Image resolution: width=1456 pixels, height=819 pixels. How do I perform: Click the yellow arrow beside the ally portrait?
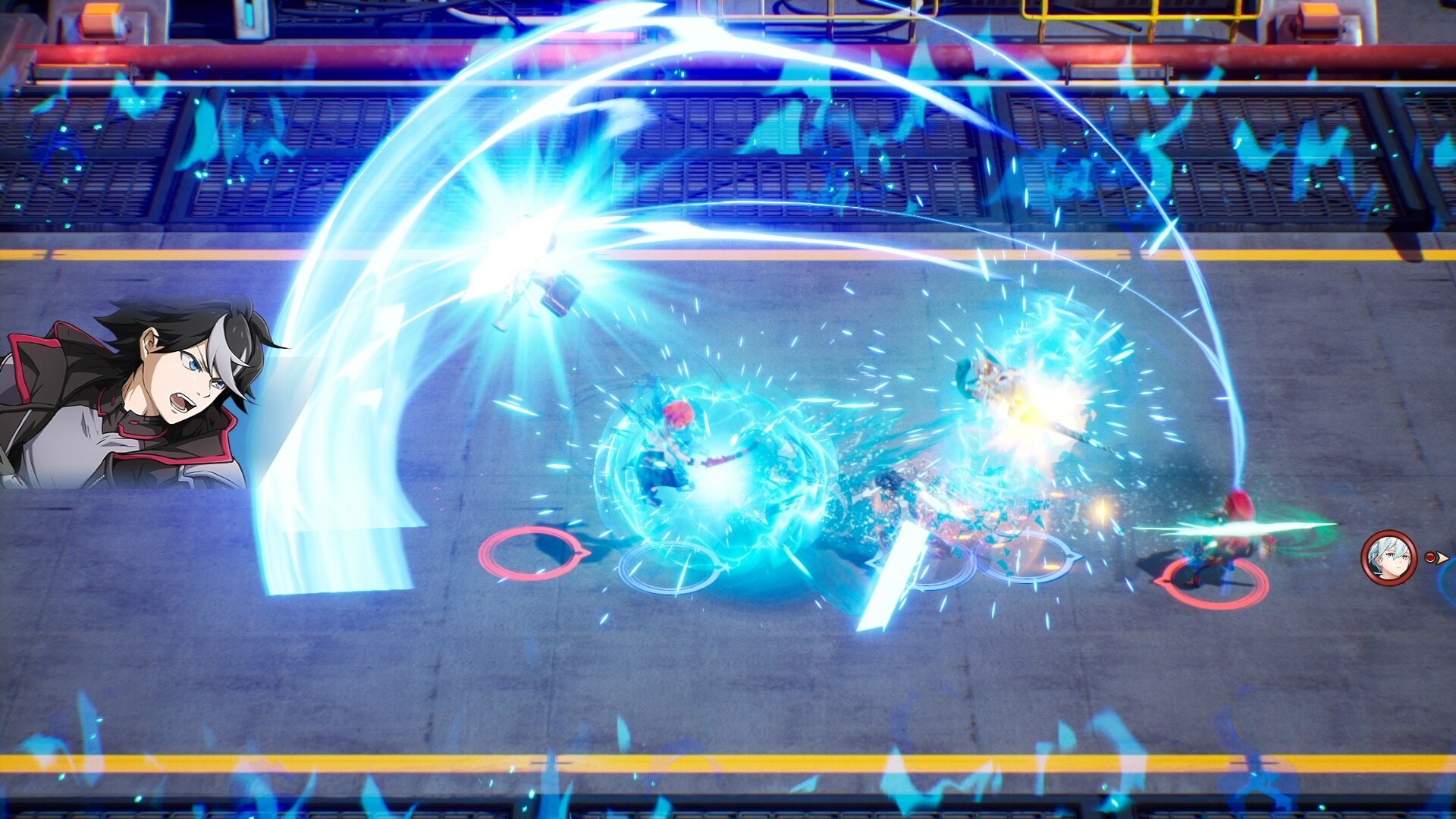(1442, 559)
